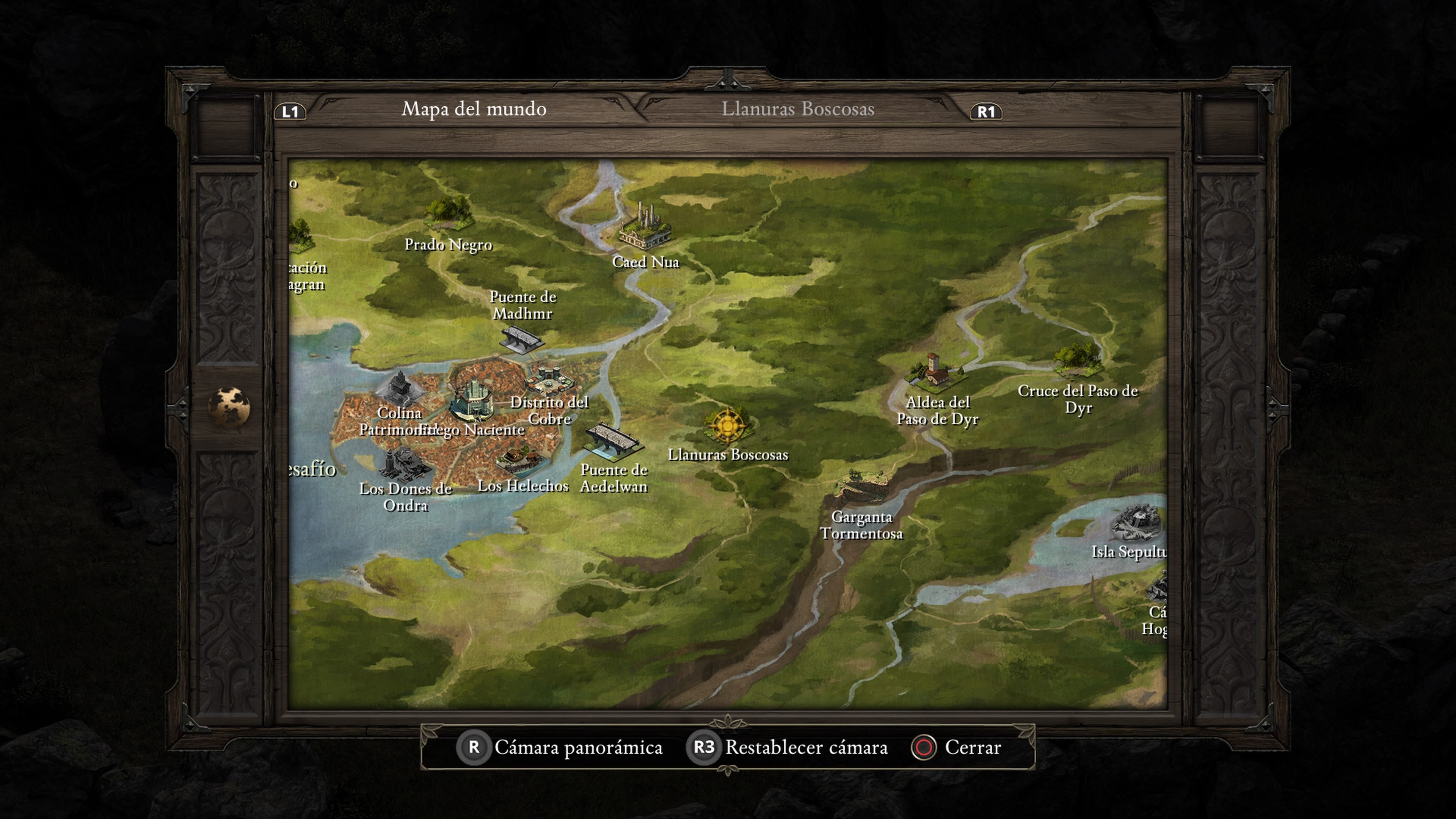
Task: Open the Llanuras Boscosas area tab
Action: coord(797,108)
